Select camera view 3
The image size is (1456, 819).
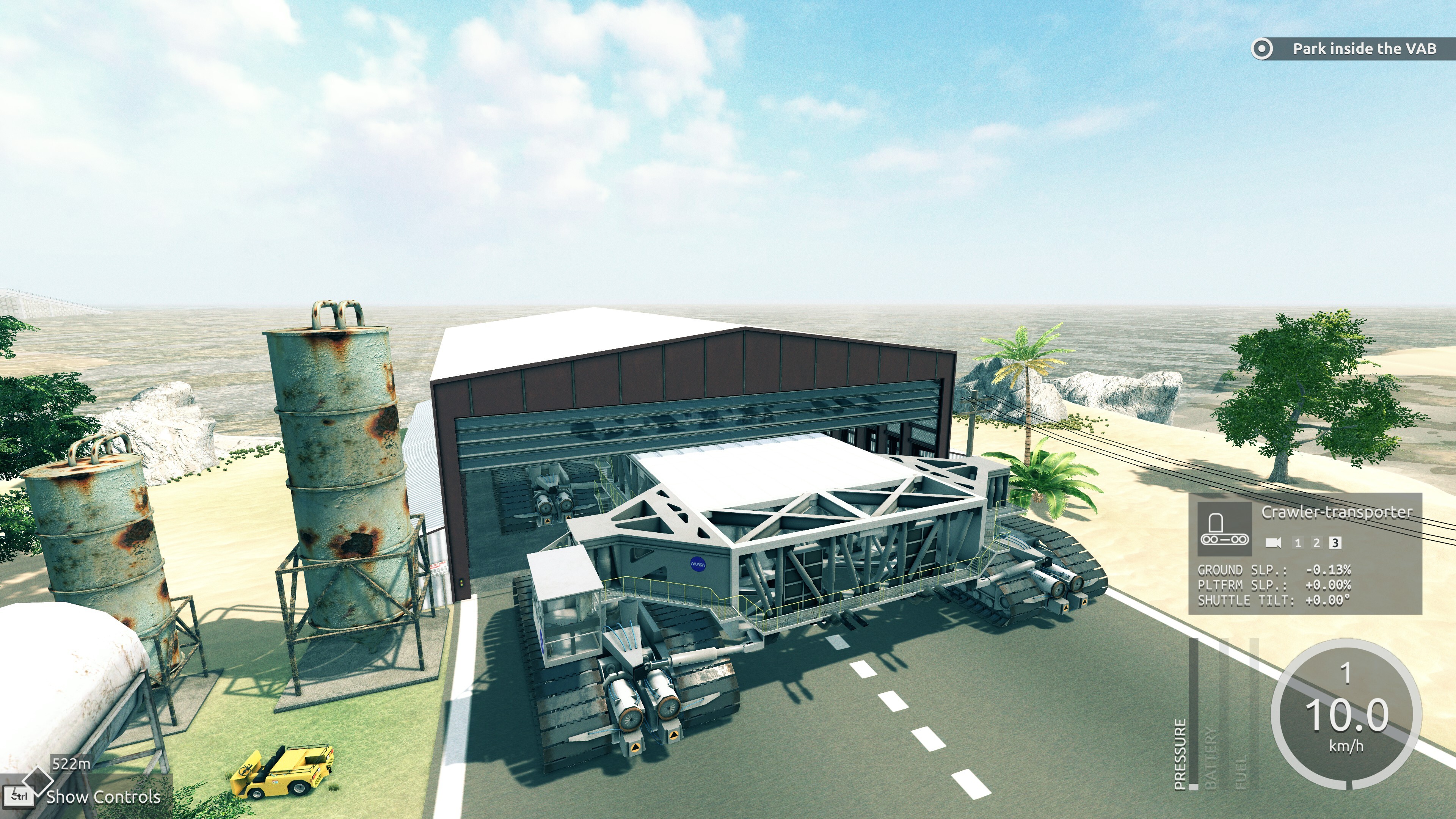1335,543
